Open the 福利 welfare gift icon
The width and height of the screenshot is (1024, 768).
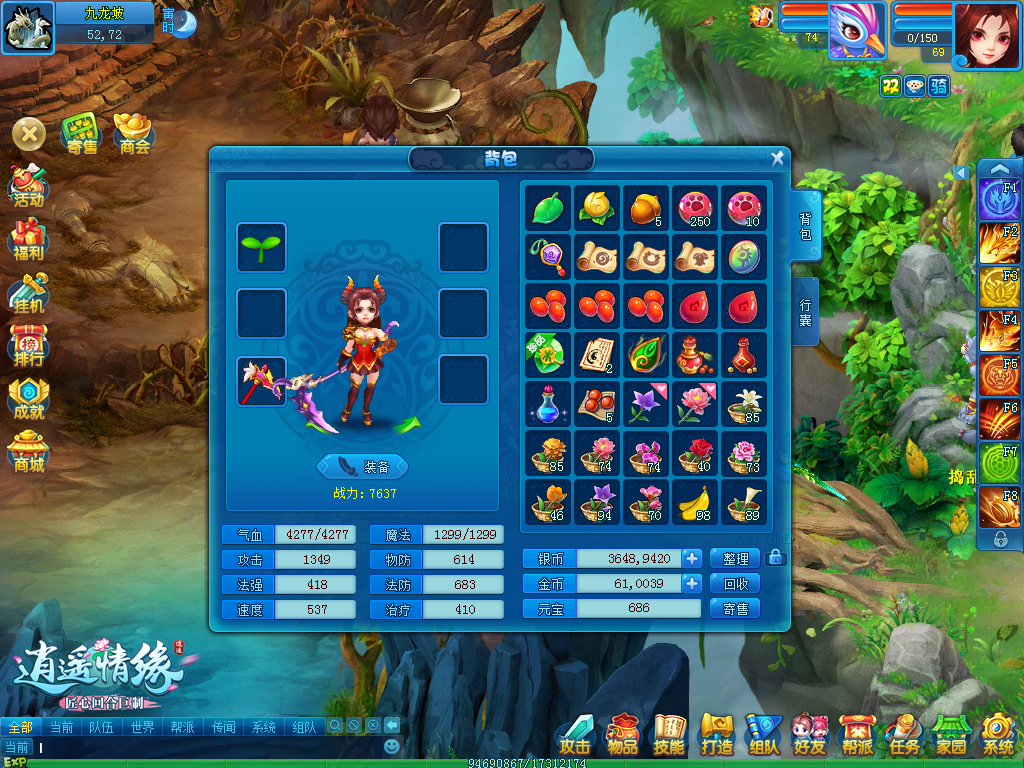coord(28,239)
